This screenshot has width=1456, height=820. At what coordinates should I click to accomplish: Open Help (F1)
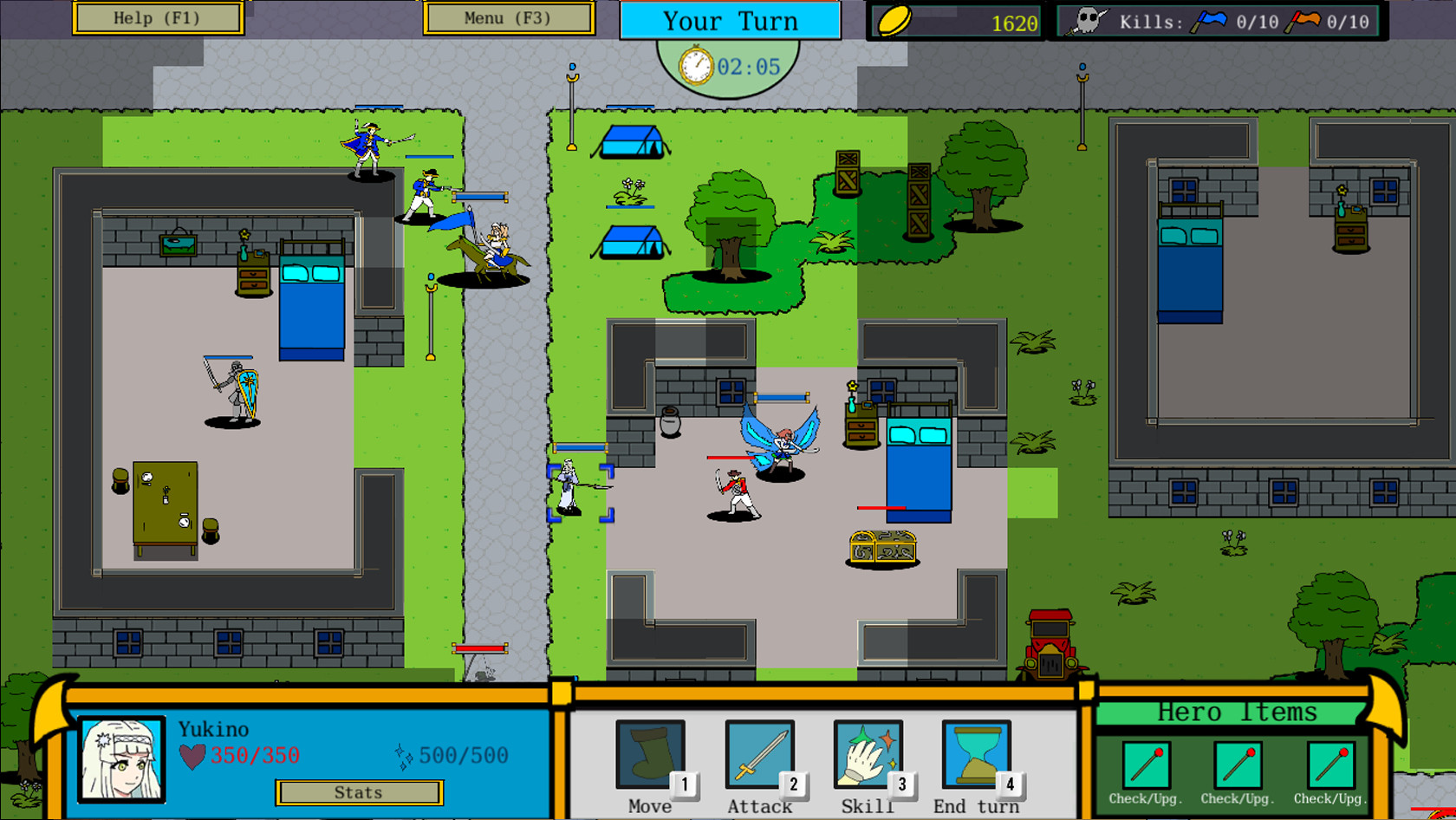pyautogui.click(x=159, y=17)
